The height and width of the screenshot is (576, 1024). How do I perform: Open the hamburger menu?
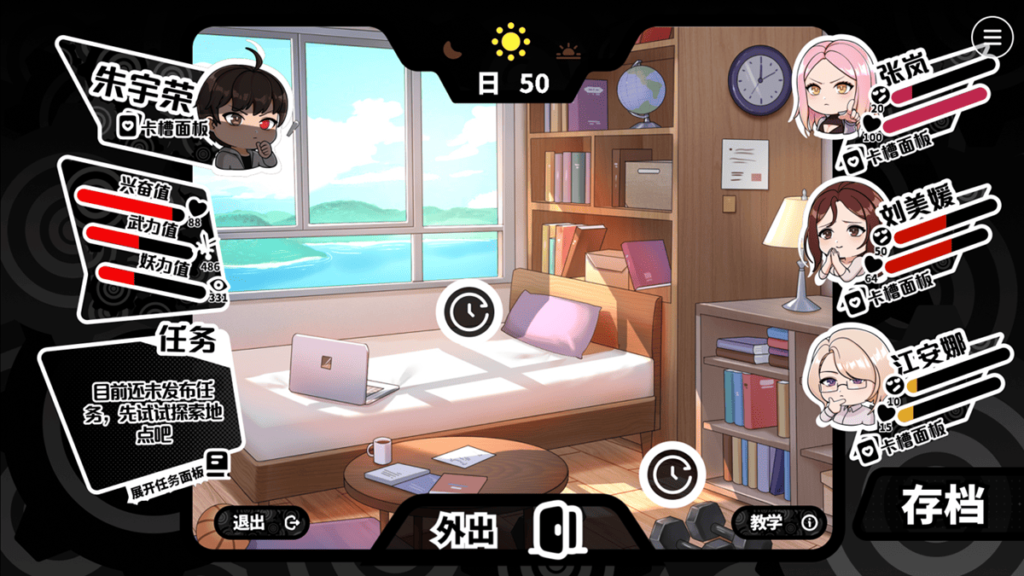(x=992, y=37)
